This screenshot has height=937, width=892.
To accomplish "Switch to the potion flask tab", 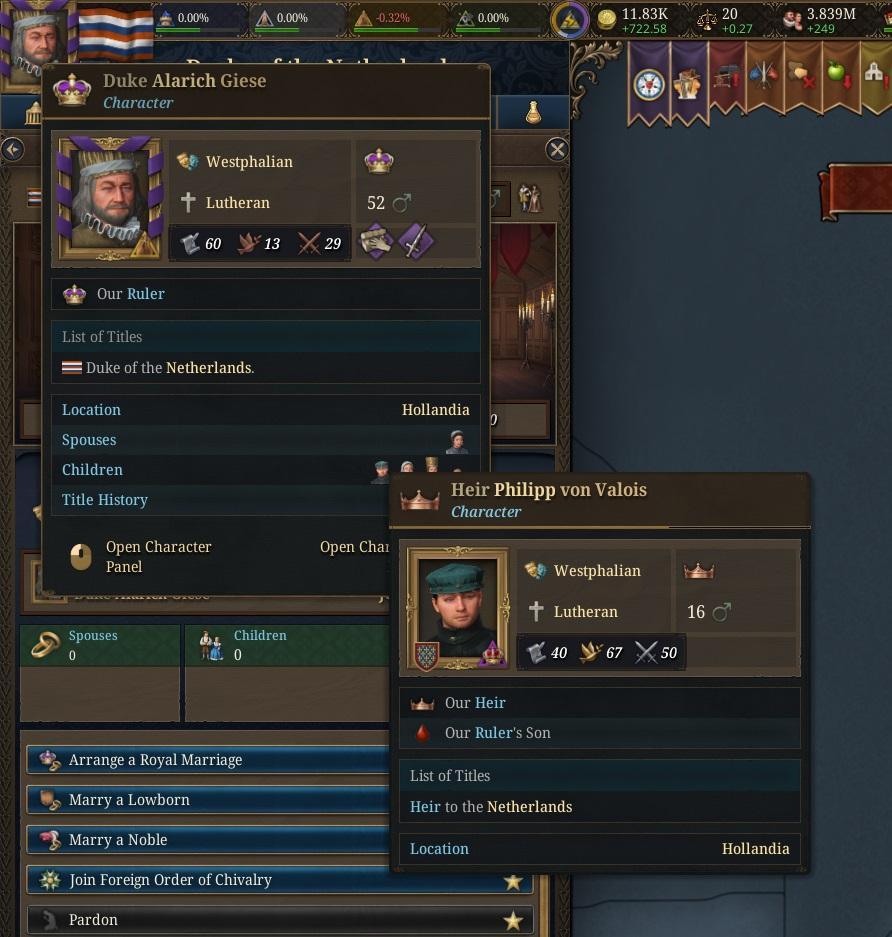I will pos(533,114).
